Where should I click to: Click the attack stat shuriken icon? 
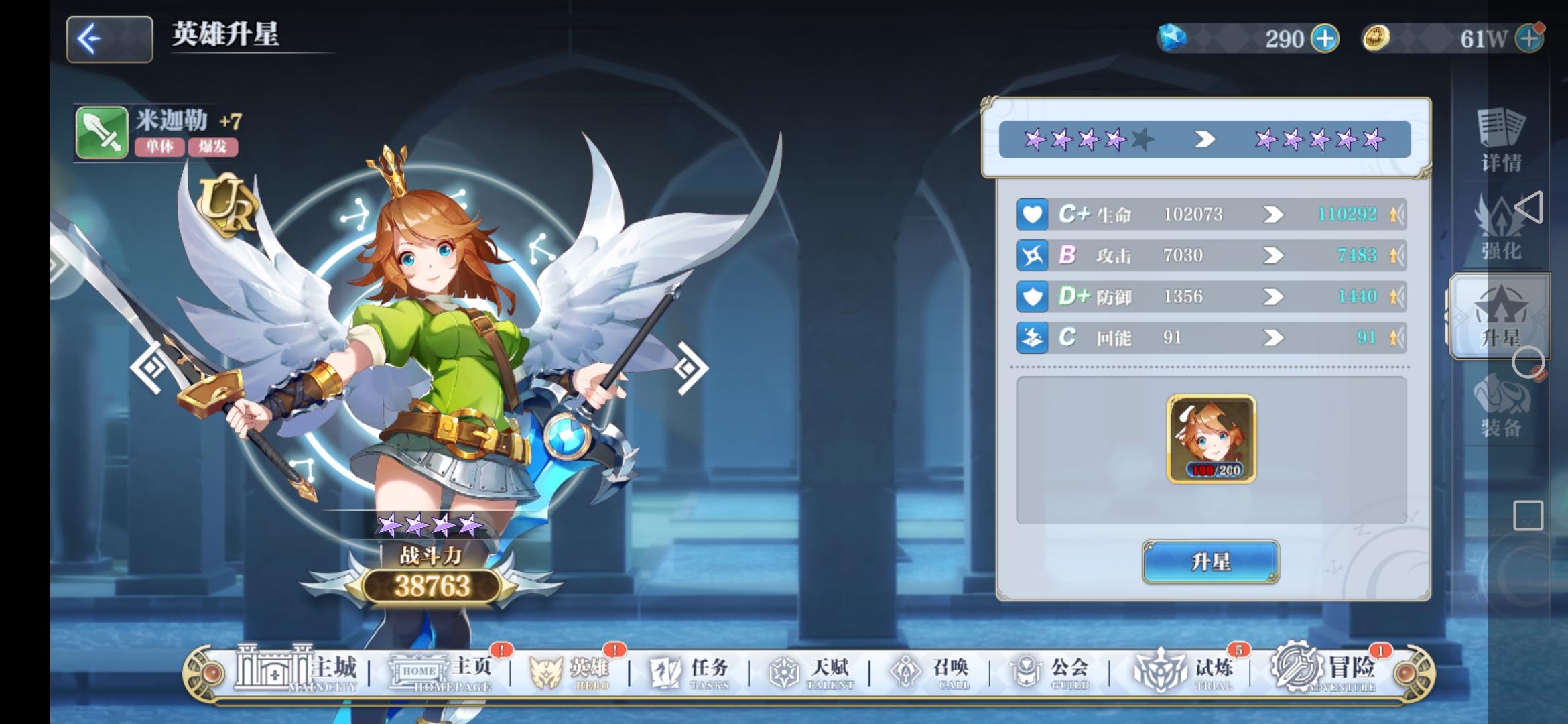[x=1034, y=255]
